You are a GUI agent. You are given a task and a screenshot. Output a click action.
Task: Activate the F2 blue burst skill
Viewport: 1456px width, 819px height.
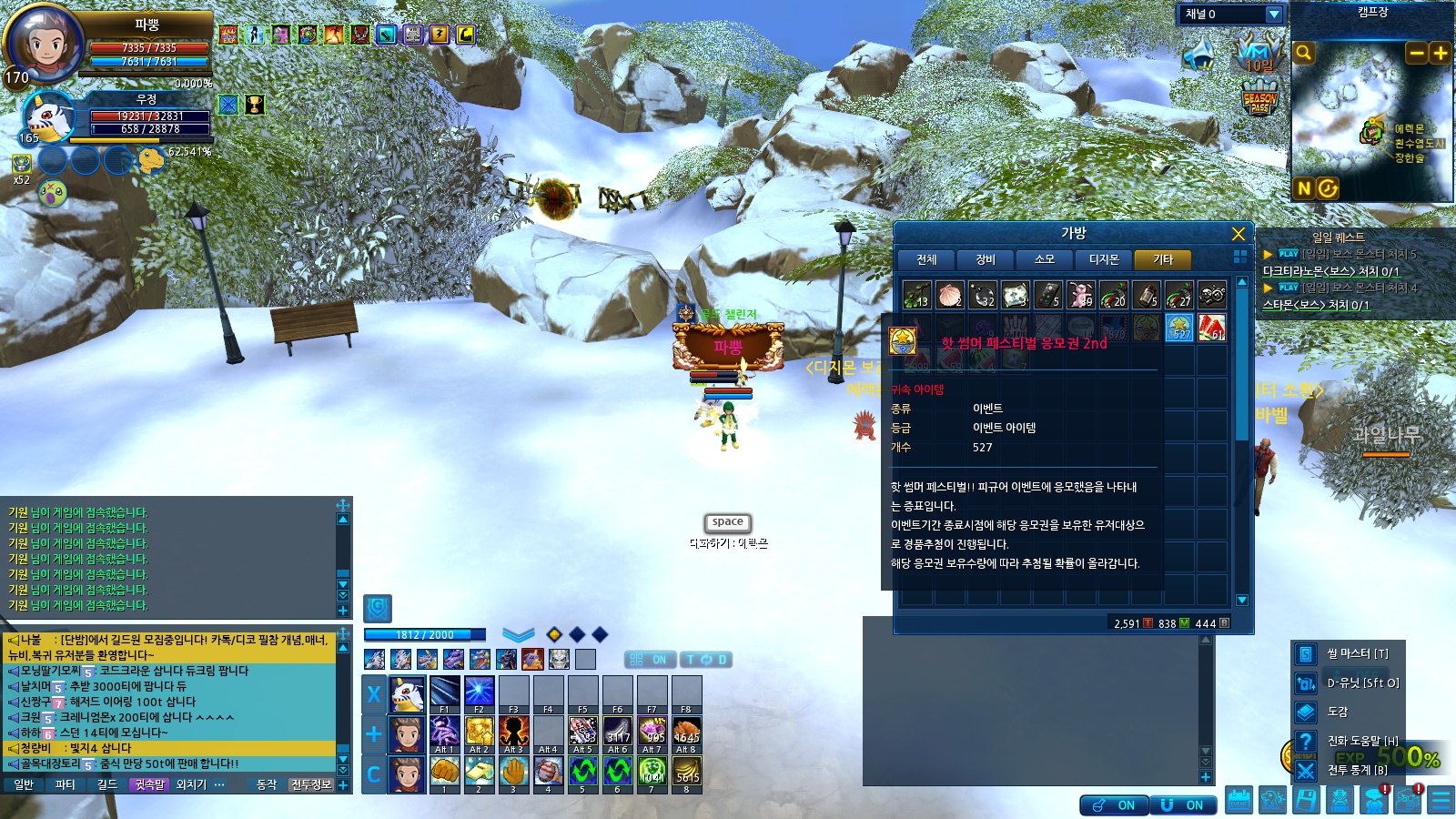click(x=479, y=692)
